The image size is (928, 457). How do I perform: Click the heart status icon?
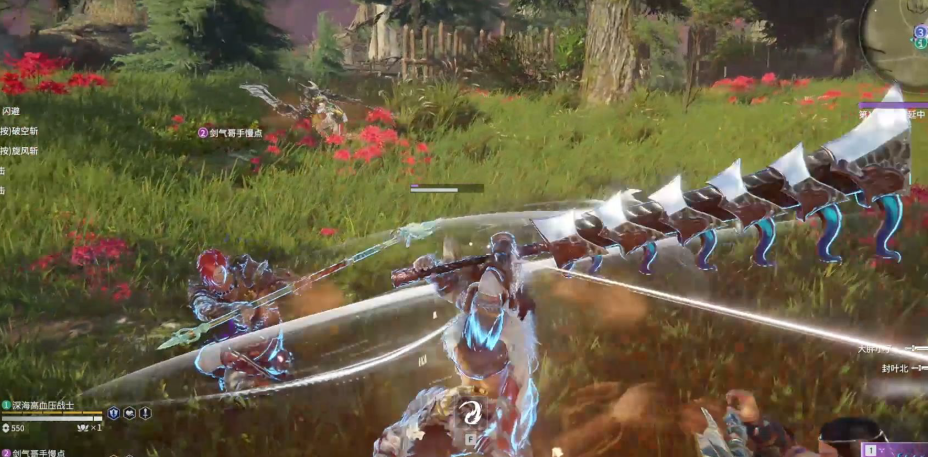(x=129, y=413)
